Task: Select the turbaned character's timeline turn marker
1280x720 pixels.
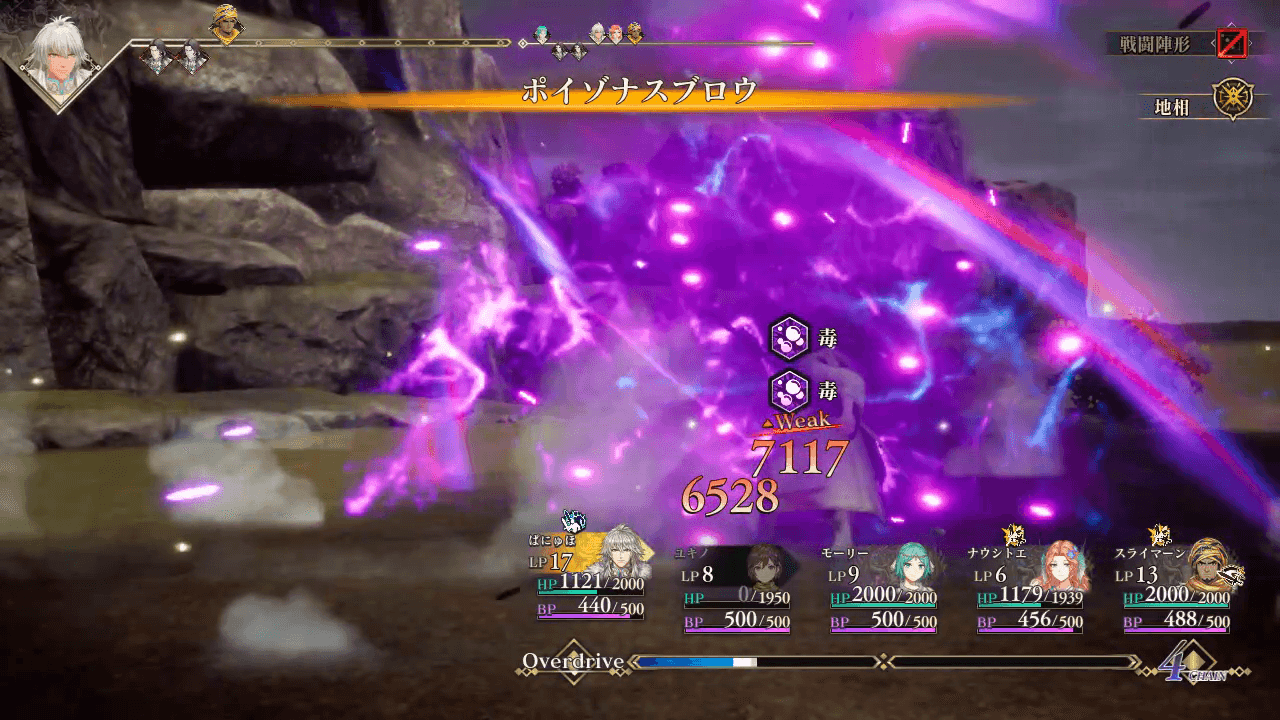Action: tap(224, 25)
